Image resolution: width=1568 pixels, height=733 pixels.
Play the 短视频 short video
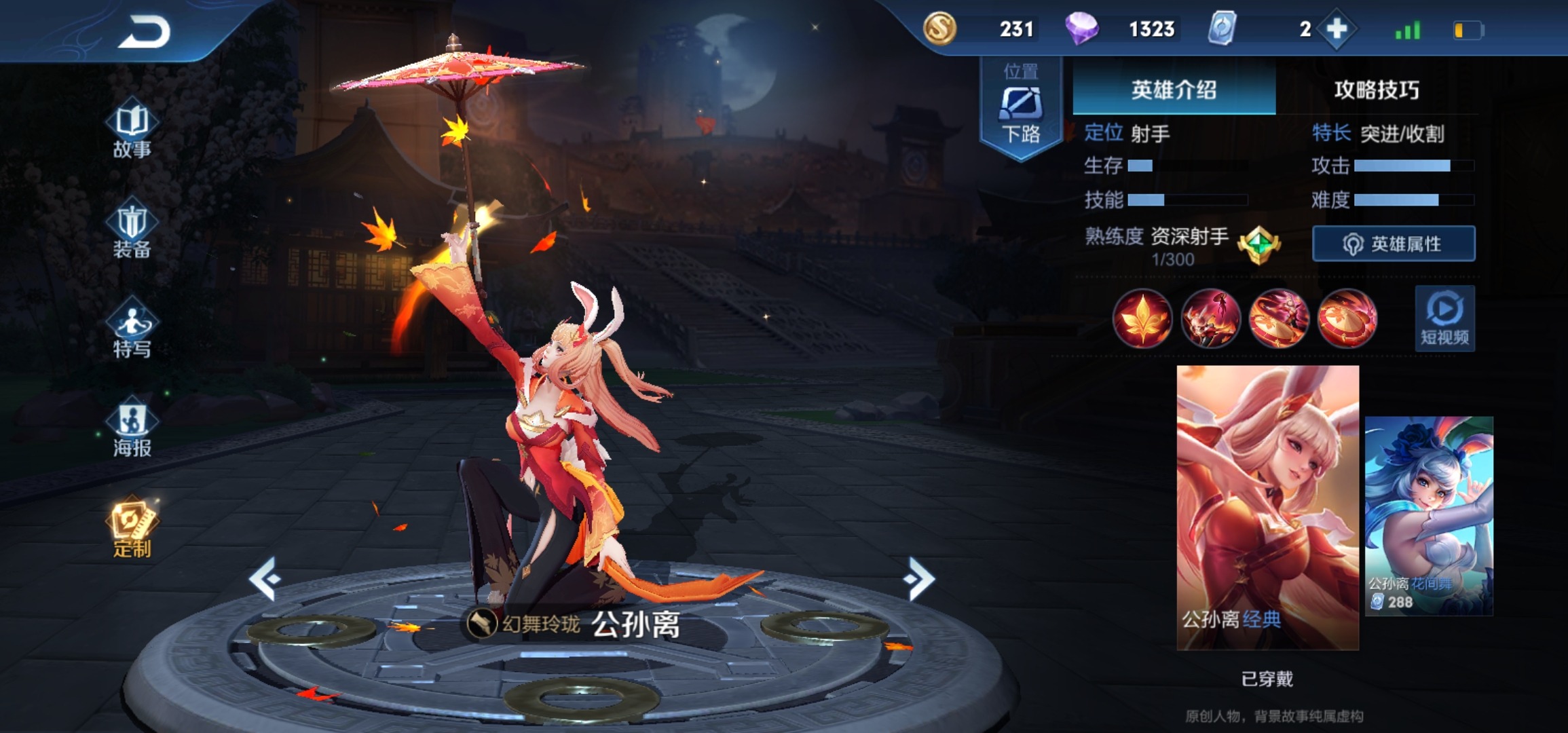[1444, 319]
